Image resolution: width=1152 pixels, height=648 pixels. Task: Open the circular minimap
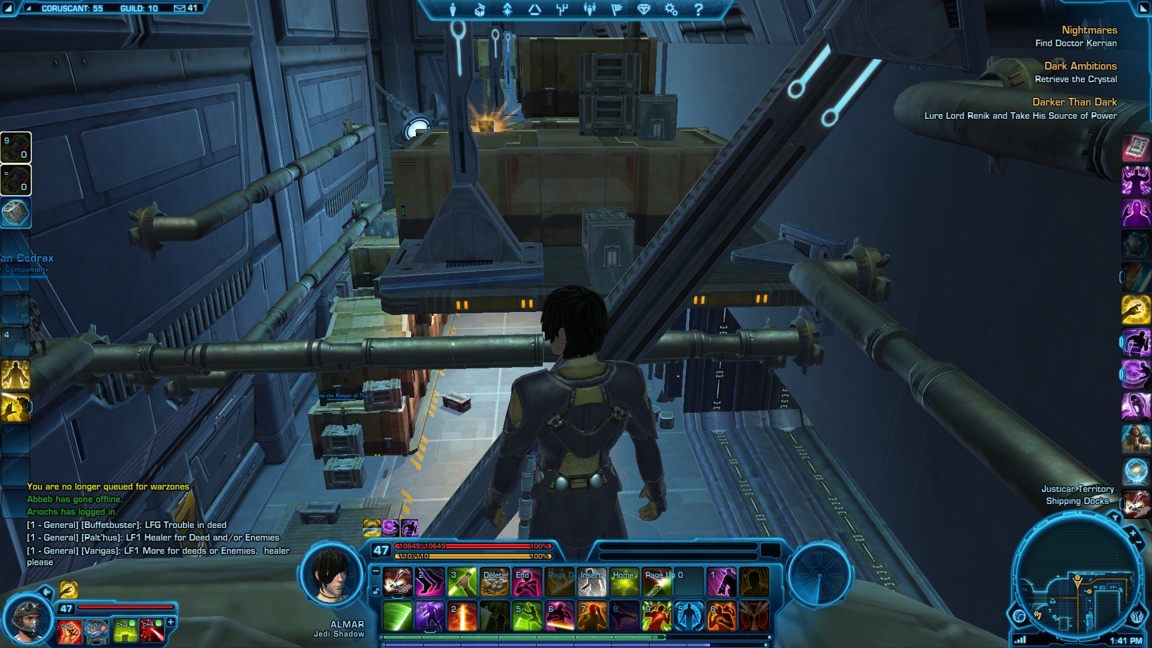point(1076,582)
